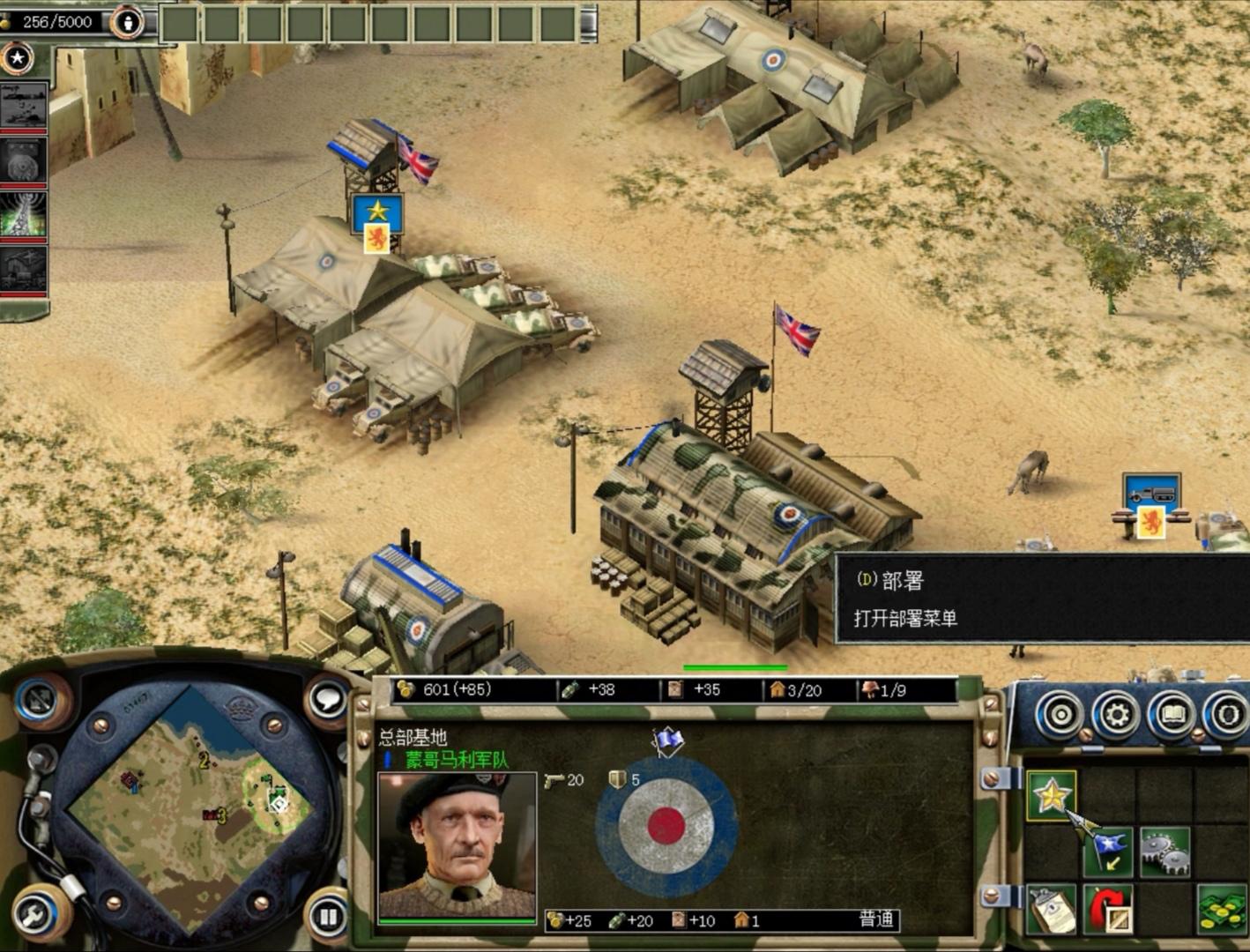Image resolution: width=1250 pixels, height=952 pixels.
Task: Select the green cash and coins command
Action: coord(1221,910)
